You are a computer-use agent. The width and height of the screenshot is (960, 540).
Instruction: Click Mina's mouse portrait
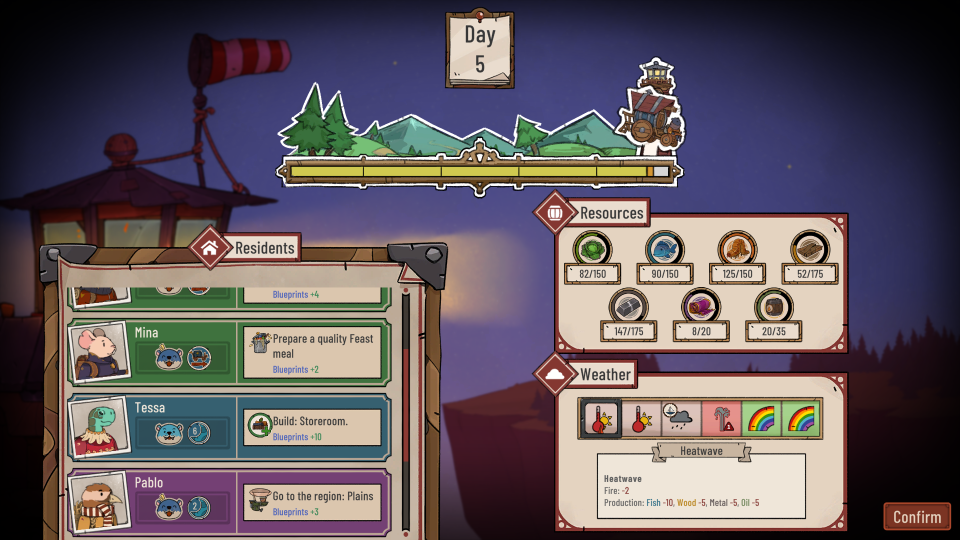pos(99,351)
